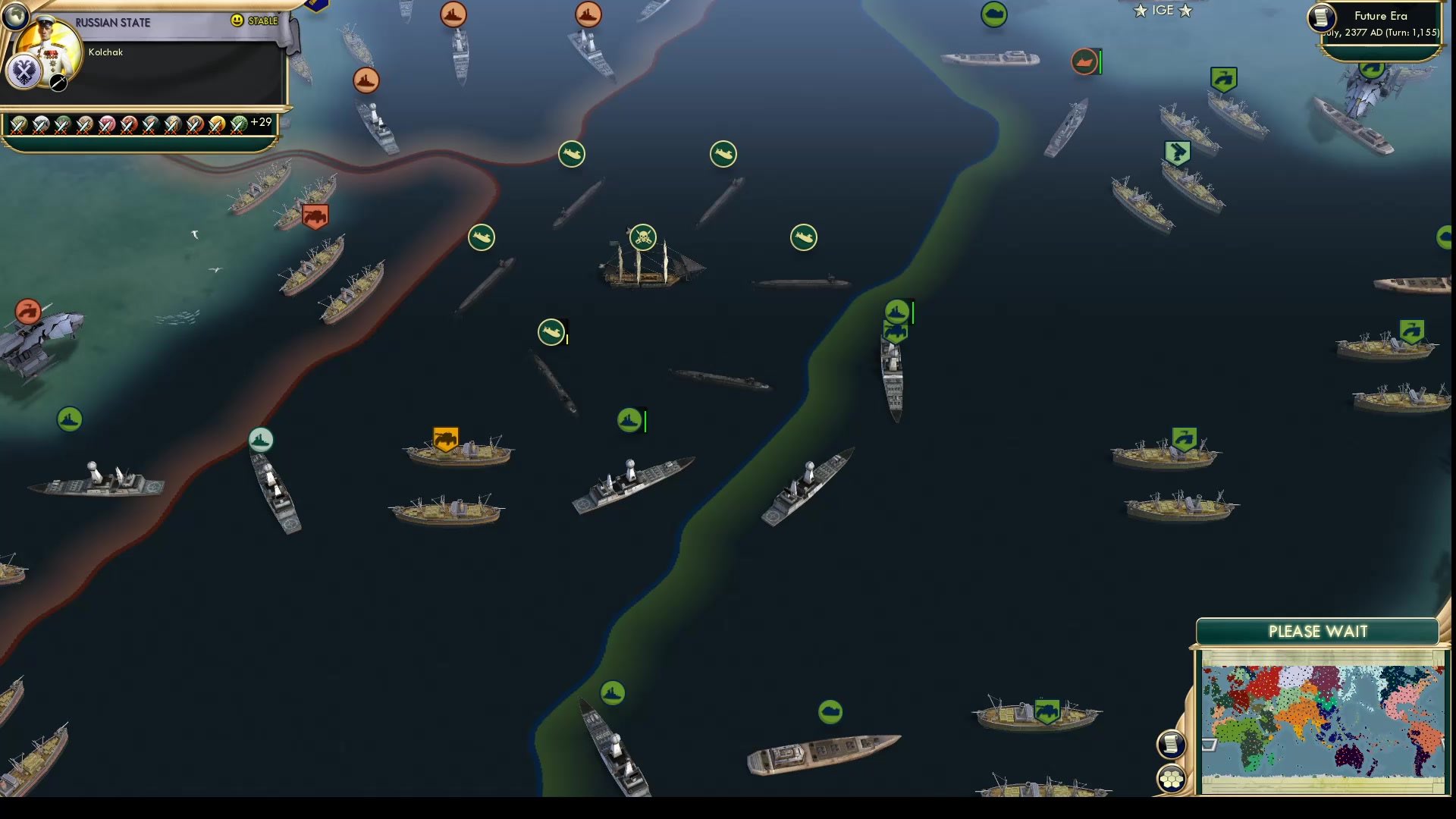Select the red barbarian tank flag icon
Screen dimensions: 1456x819
coord(316,216)
